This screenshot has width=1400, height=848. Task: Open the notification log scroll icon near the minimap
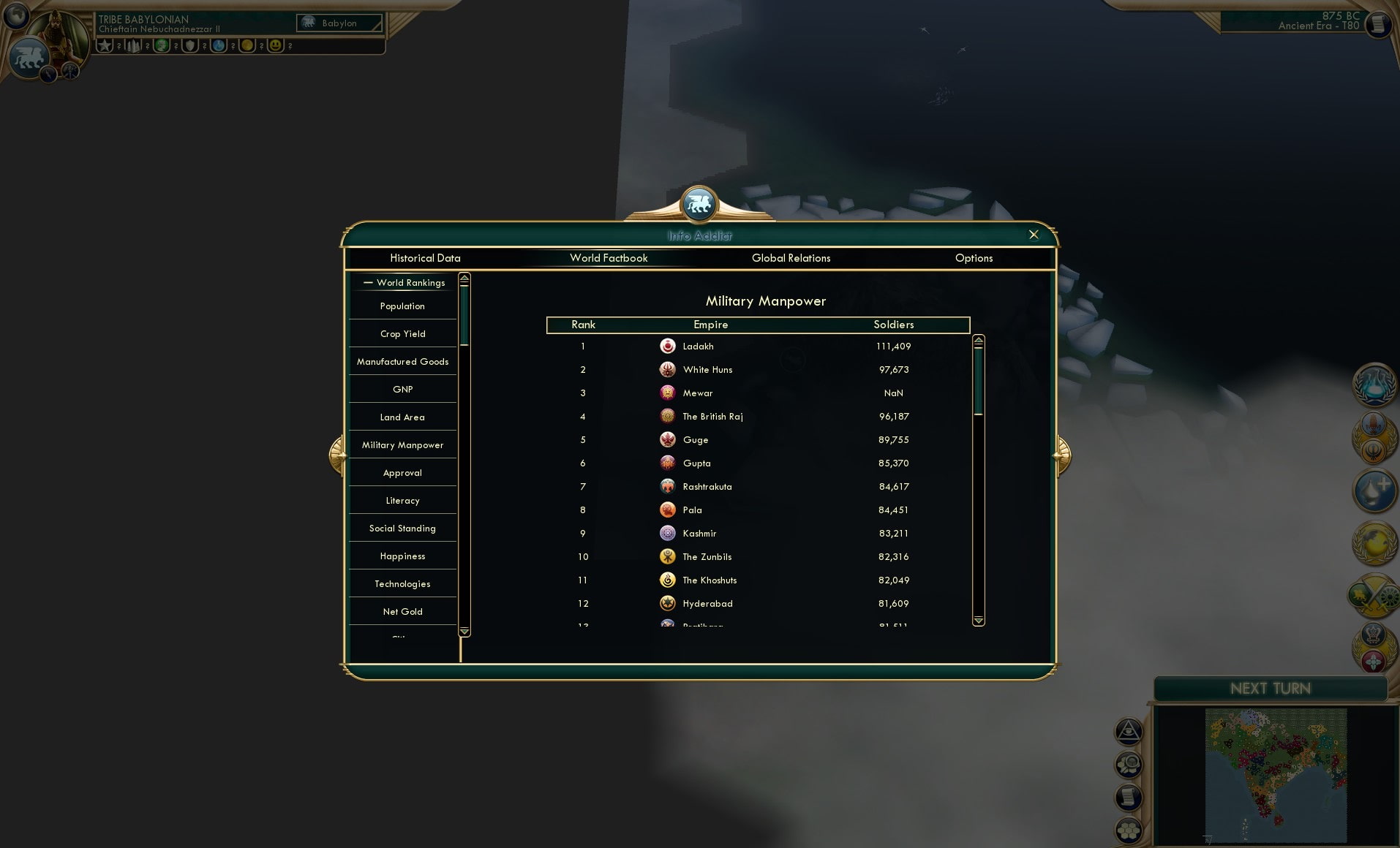click(x=1127, y=796)
